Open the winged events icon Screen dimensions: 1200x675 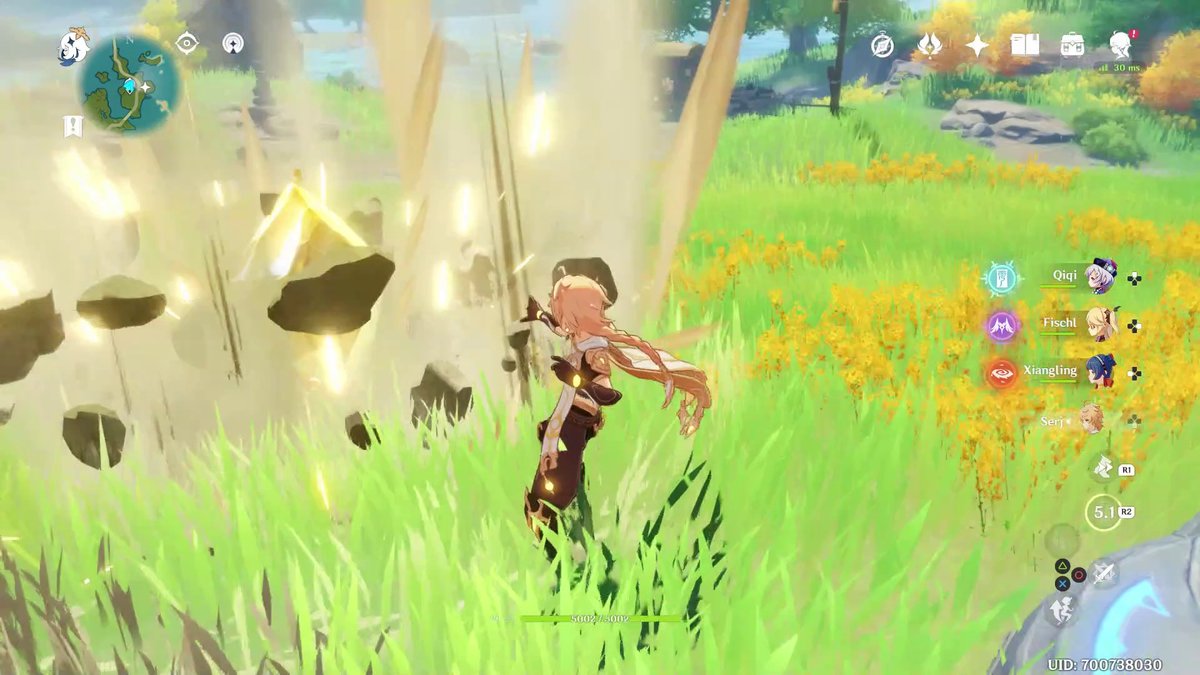click(929, 45)
